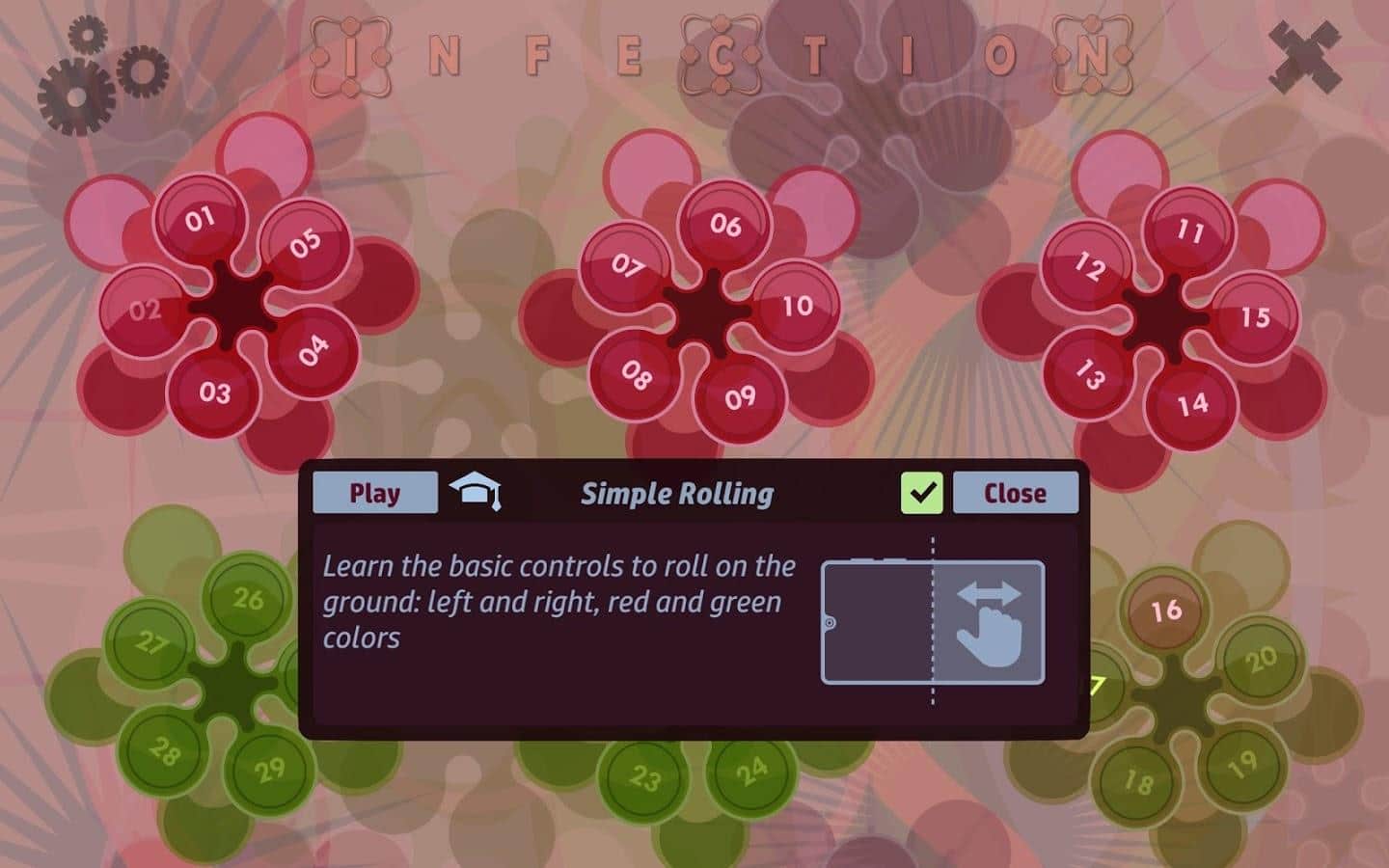Toggle the green checkmark in the dialog
Viewport: 1389px width, 868px height.
click(923, 492)
